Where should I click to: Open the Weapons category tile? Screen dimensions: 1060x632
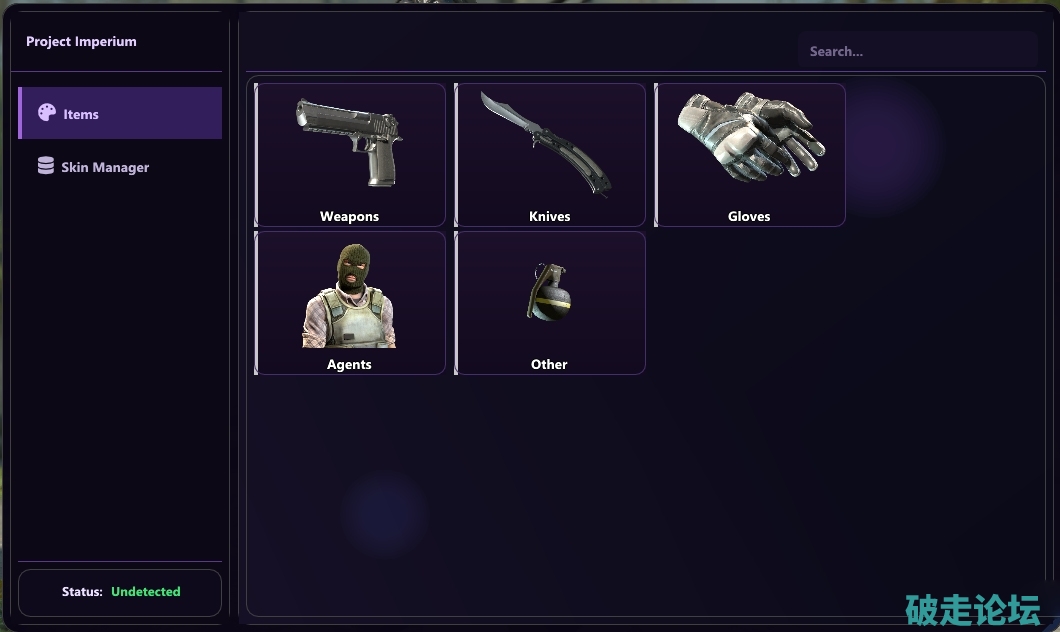tap(350, 155)
